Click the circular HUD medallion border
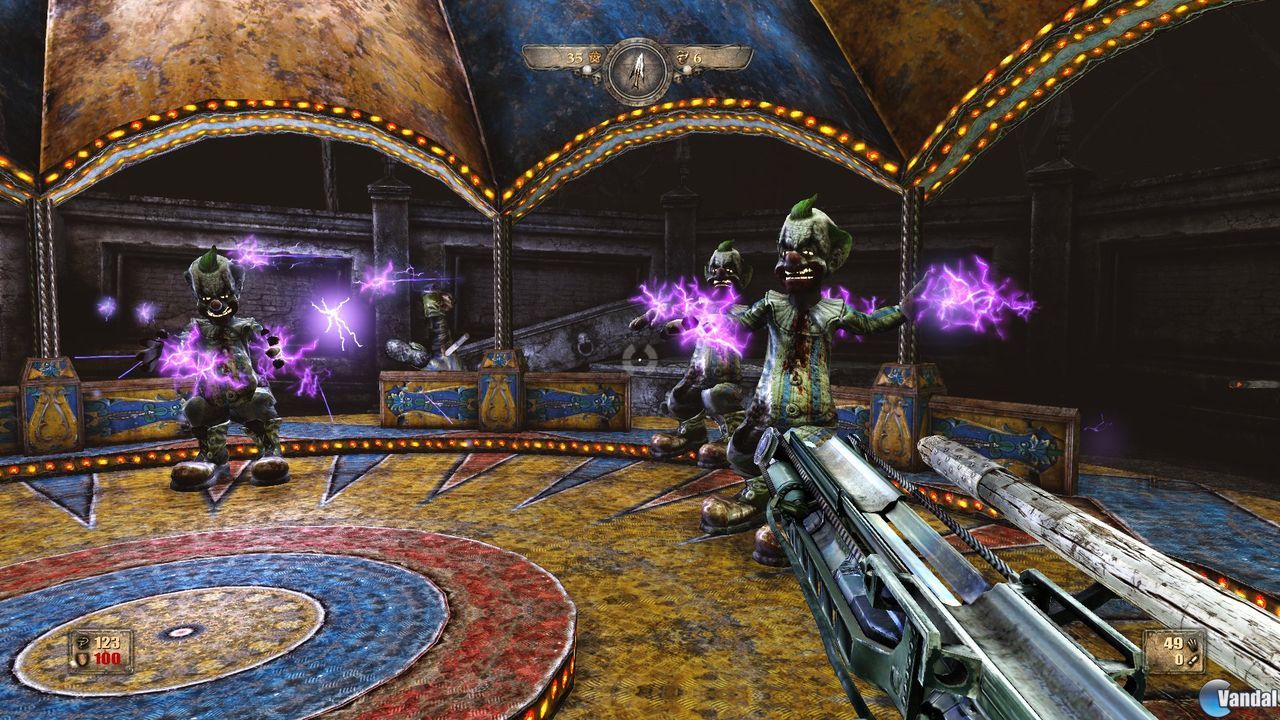Viewport: 1280px width, 720px height. pos(640,42)
